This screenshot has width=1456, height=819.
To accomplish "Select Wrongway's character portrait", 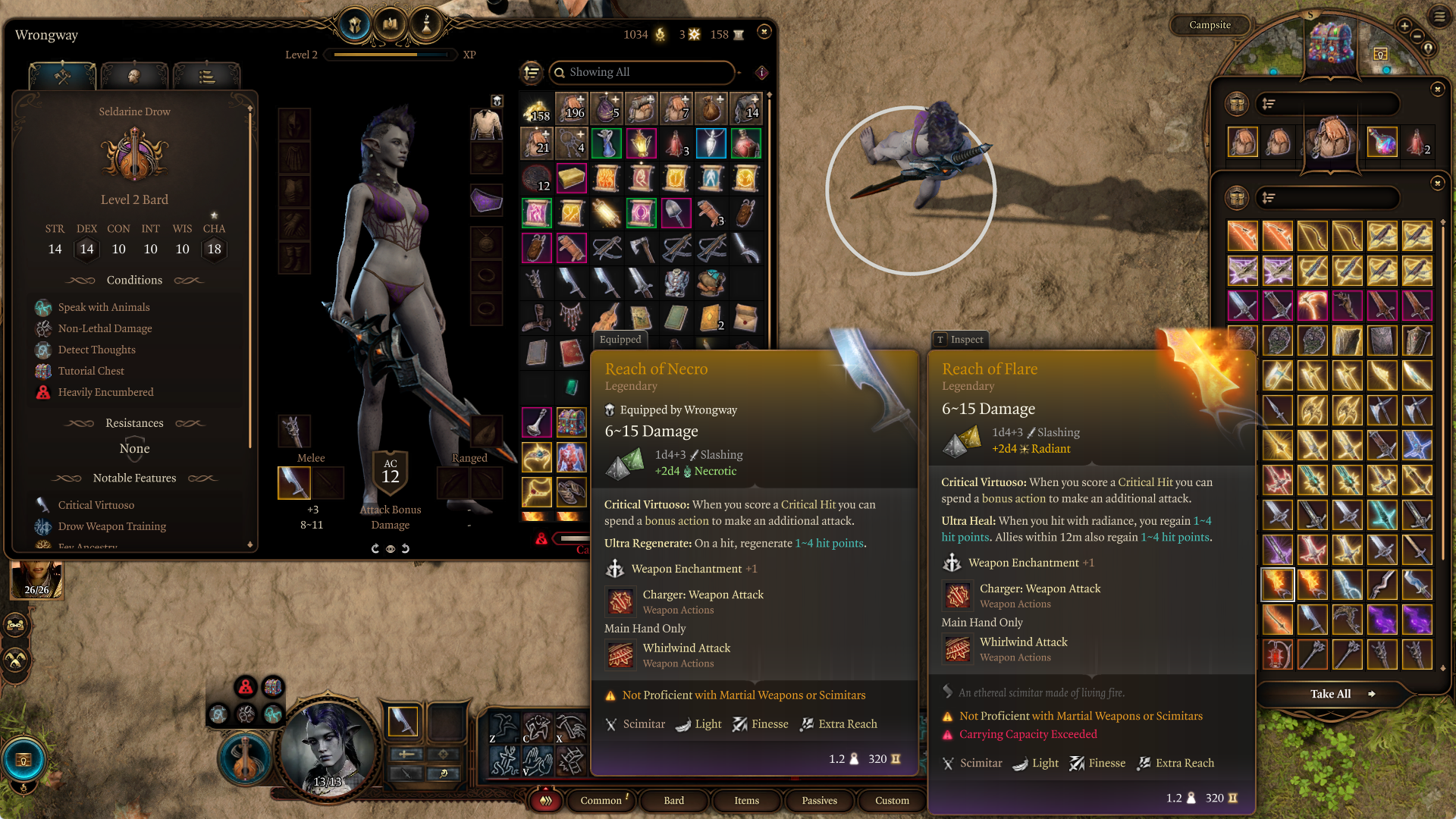I will (328, 749).
